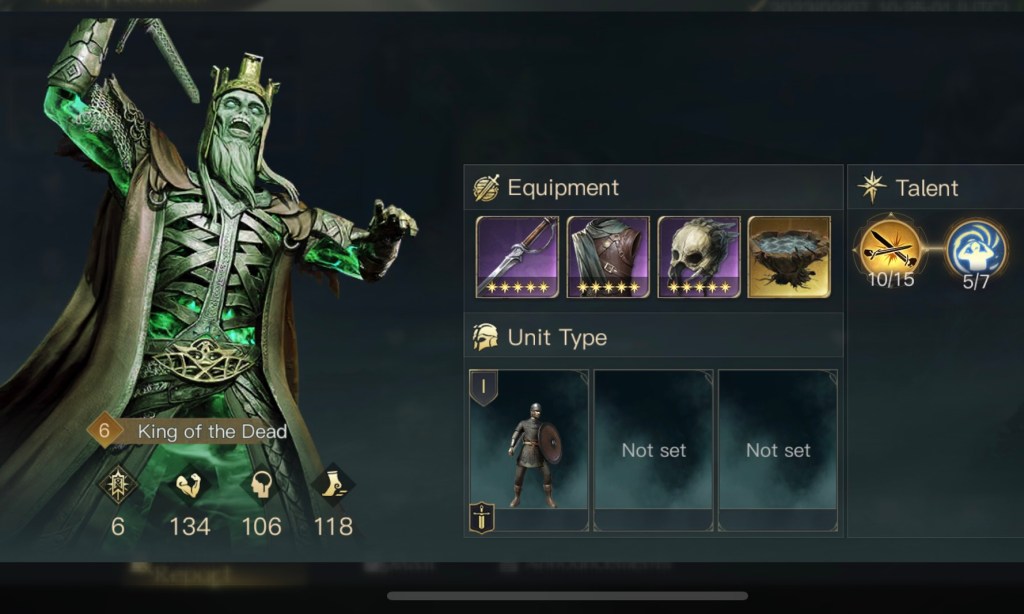Inspect the skull helmet equipment slot
The image size is (1024, 614).
pyautogui.click(x=699, y=257)
